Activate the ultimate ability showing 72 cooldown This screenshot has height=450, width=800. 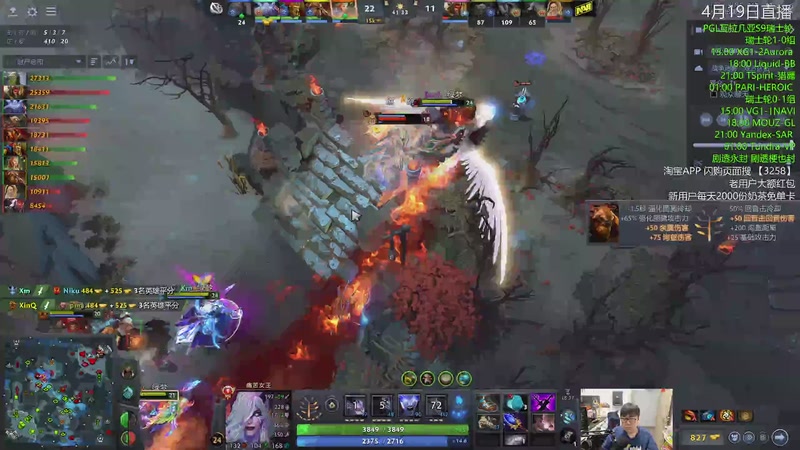[x=436, y=407]
